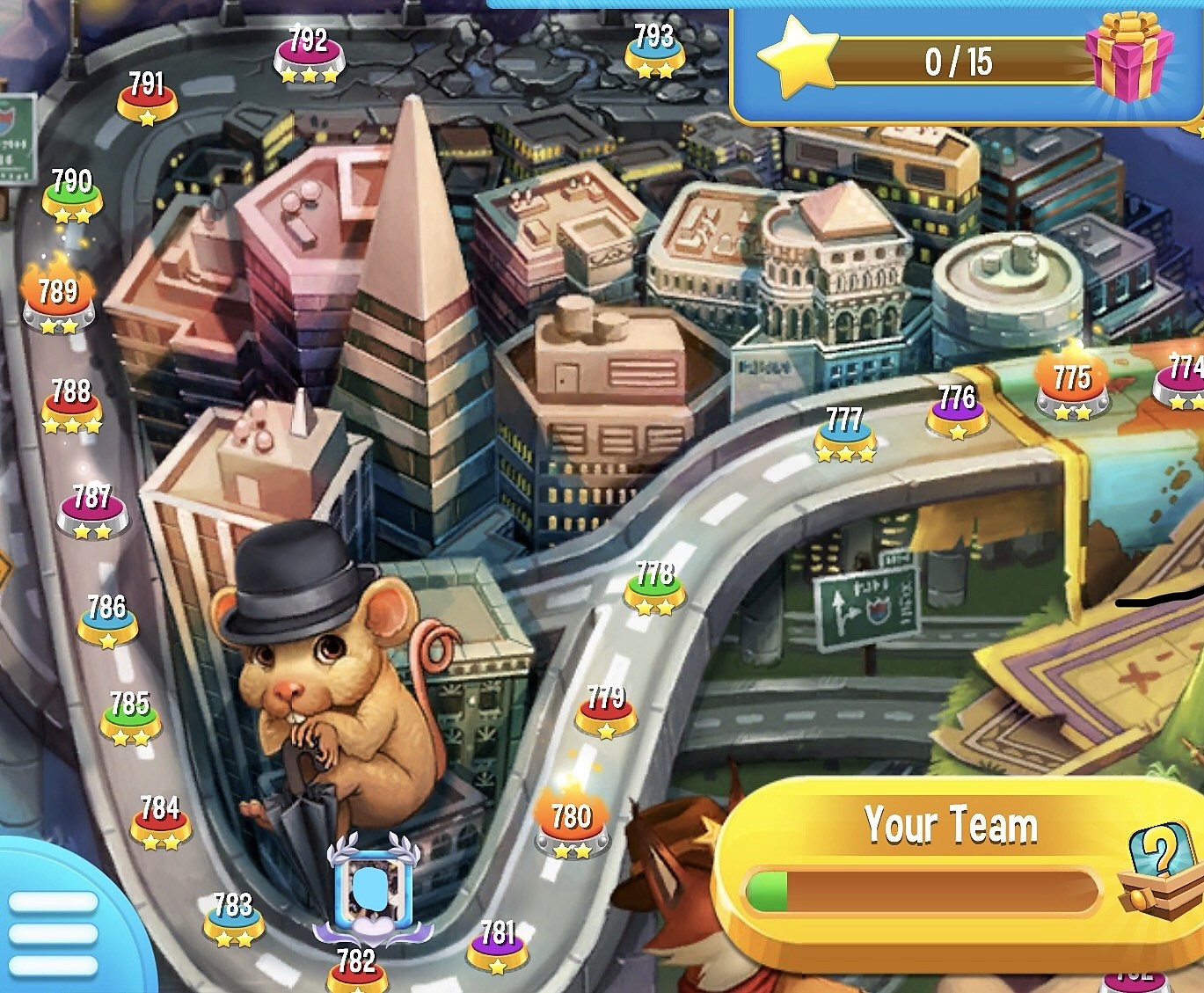This screenshot has height=993, width=1204.
Task: Choose level 781 node
Action: click(x=498, y=944)
